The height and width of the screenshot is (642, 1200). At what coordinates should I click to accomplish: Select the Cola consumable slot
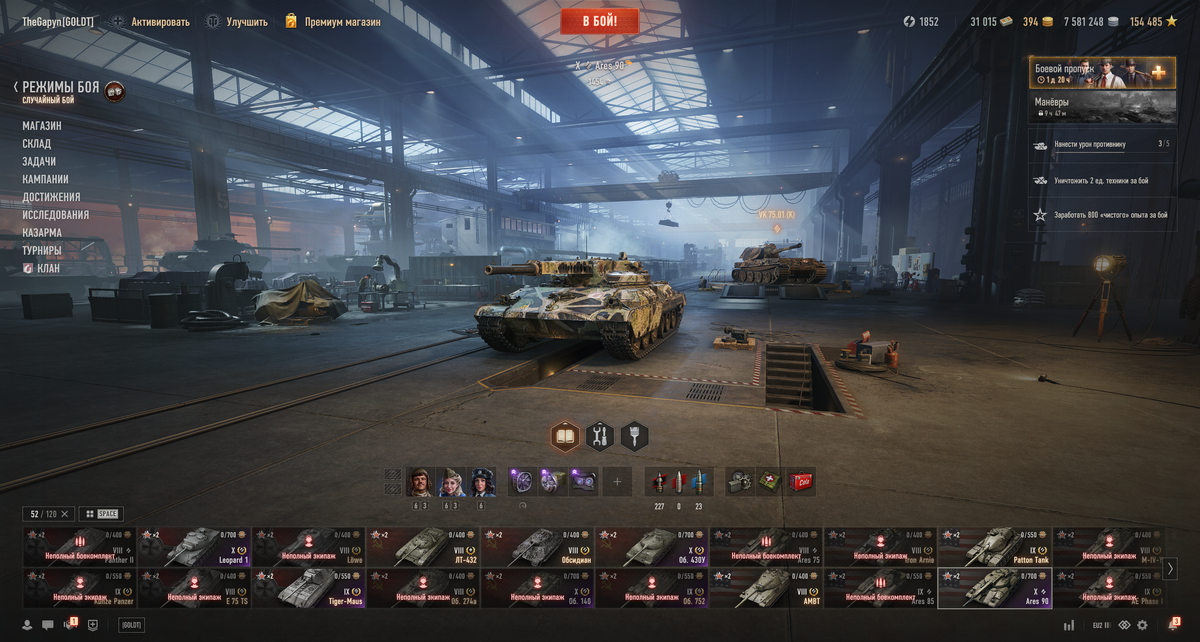pos(801,482)
